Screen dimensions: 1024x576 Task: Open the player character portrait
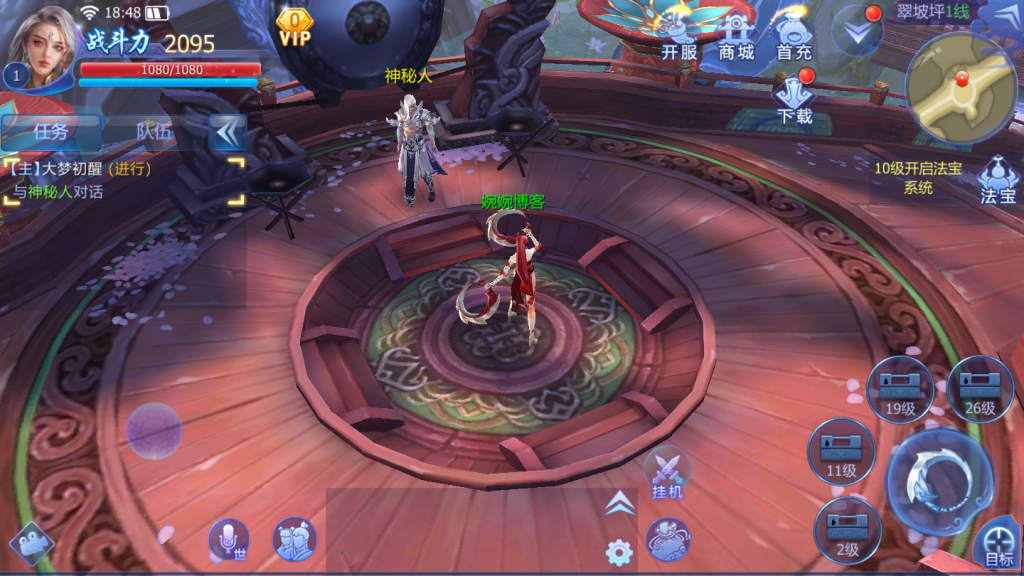[x=44, y=47]
